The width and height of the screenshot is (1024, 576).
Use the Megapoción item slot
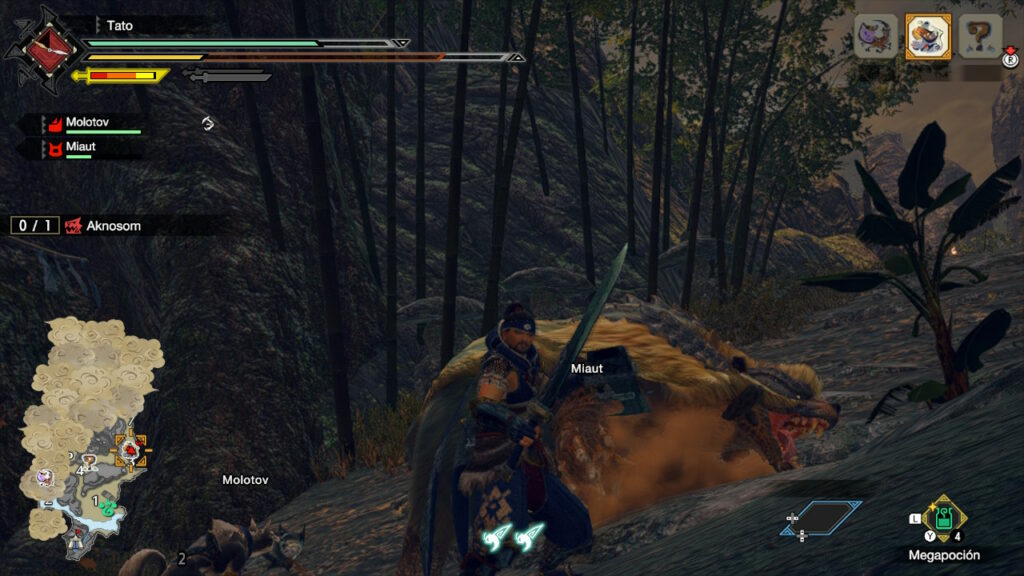[943, 518]
